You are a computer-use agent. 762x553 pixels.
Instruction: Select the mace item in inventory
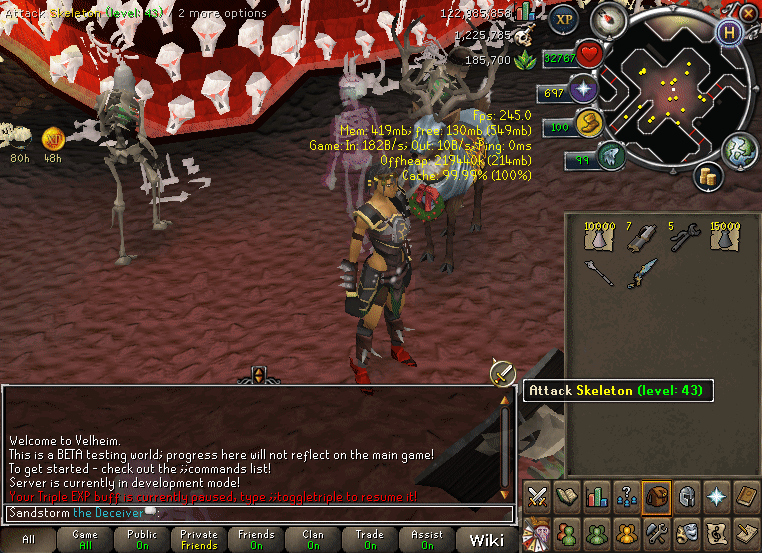pos(598,272)
